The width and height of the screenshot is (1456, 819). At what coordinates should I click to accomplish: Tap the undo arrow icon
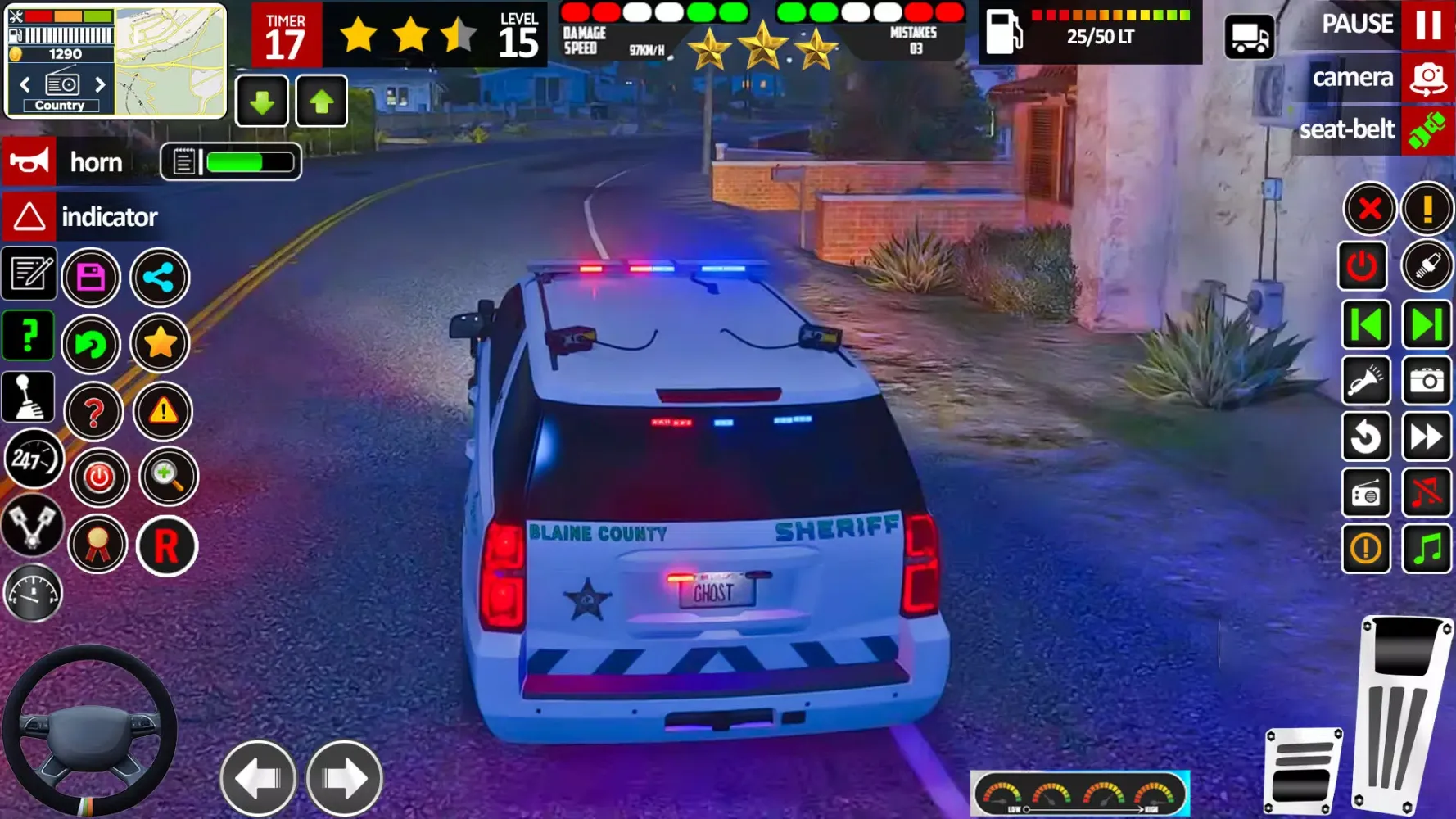click(x=92, y=345)
